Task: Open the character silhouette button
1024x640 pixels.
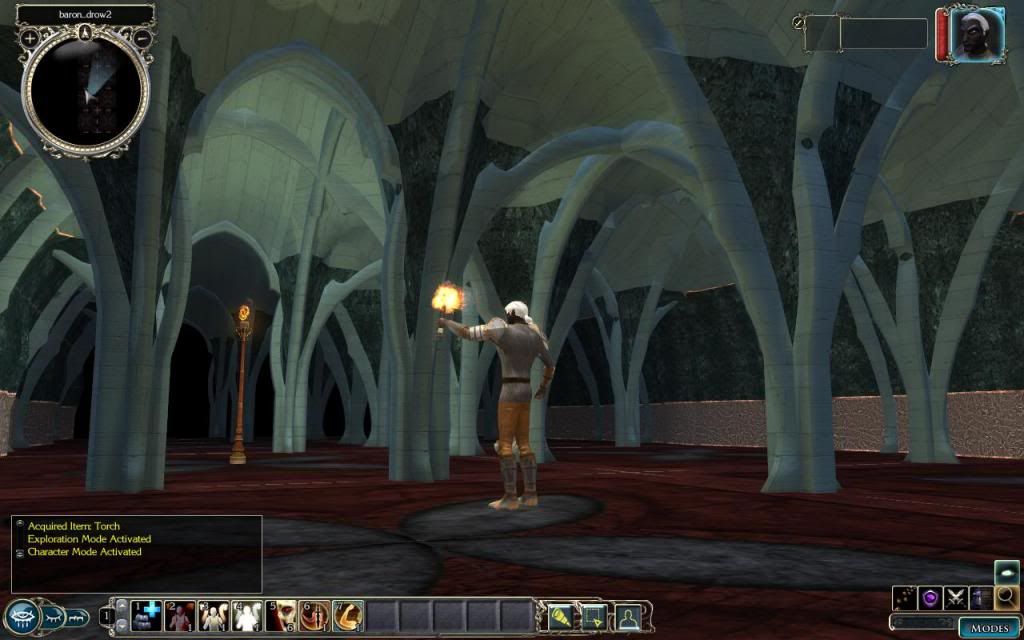Action: pos(628,617)
